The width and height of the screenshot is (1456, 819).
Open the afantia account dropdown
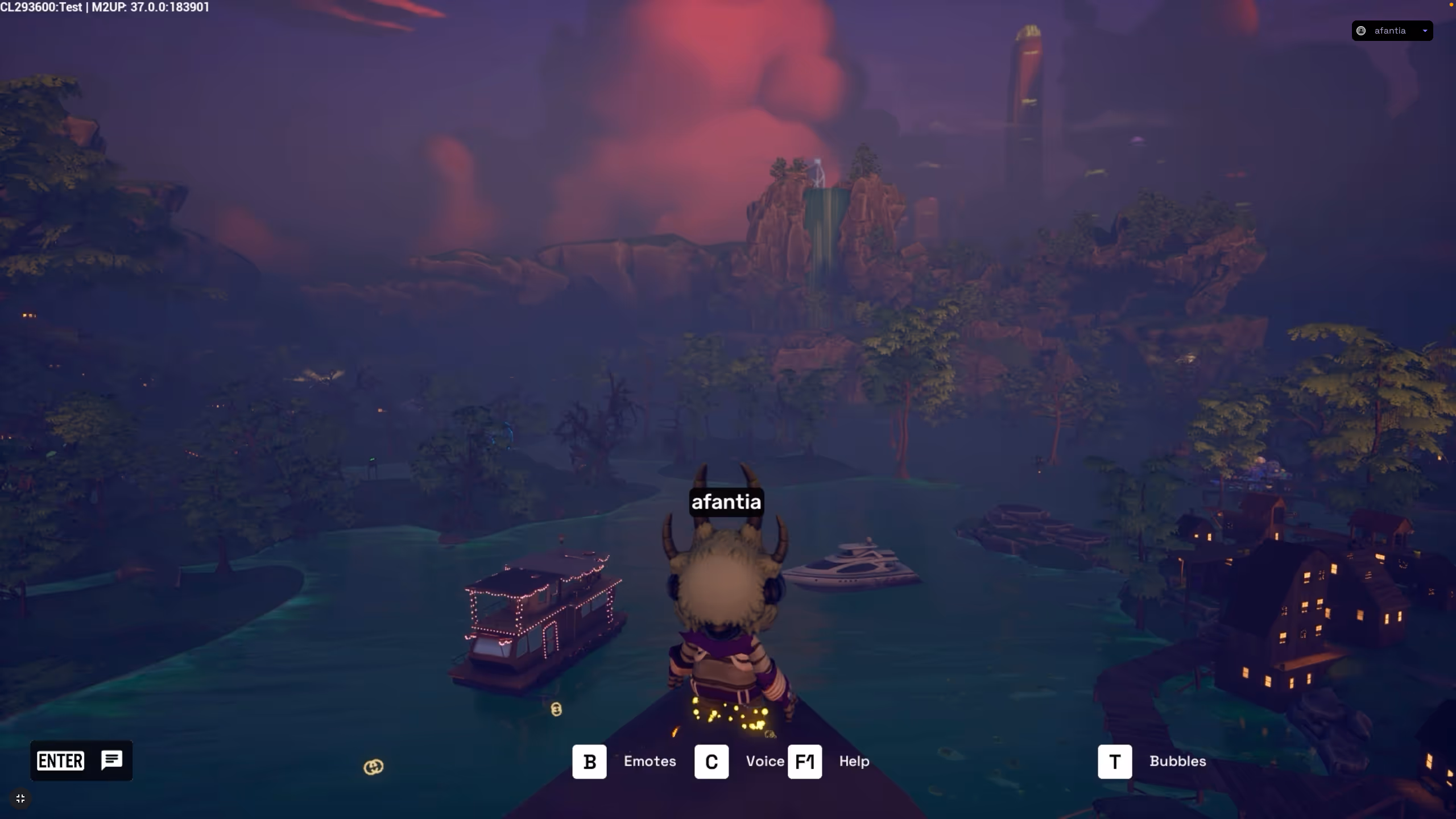point(1392,31)
